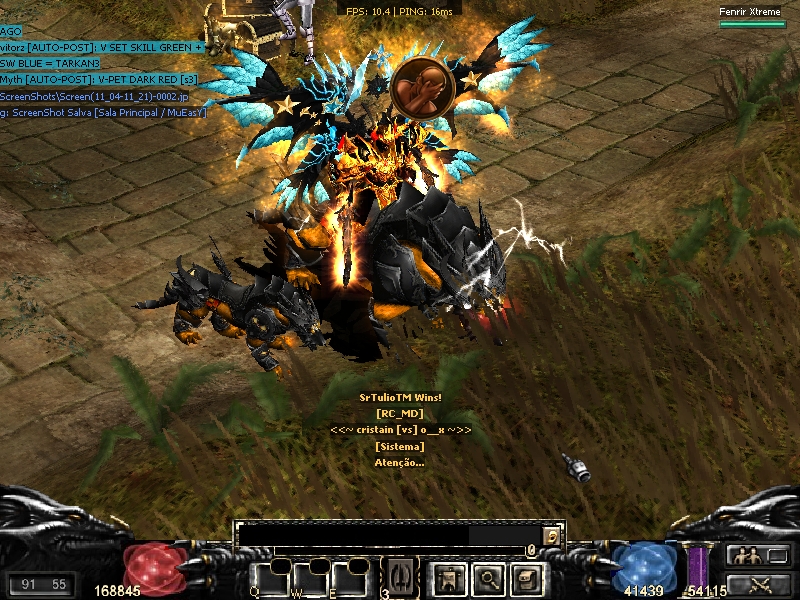
Task: Select the active skill slot
Action: coord(399,577)
